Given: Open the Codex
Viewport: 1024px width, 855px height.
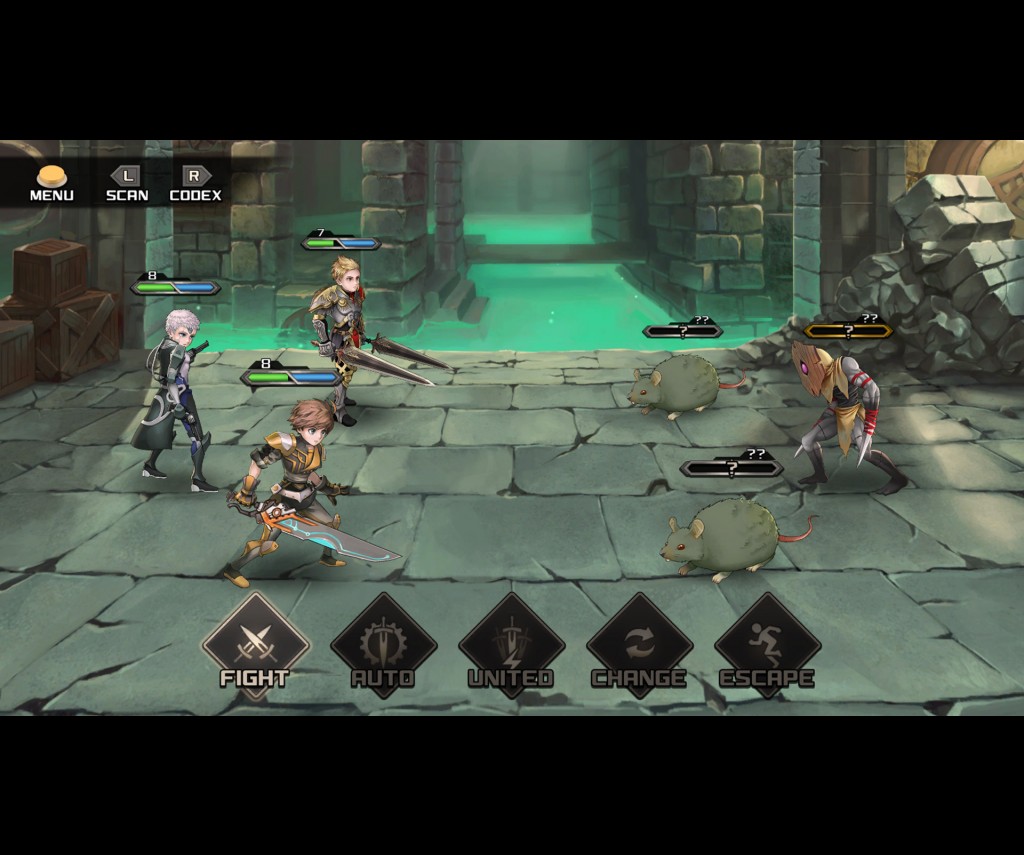Looking at the screenshot, I should [195, 184].
